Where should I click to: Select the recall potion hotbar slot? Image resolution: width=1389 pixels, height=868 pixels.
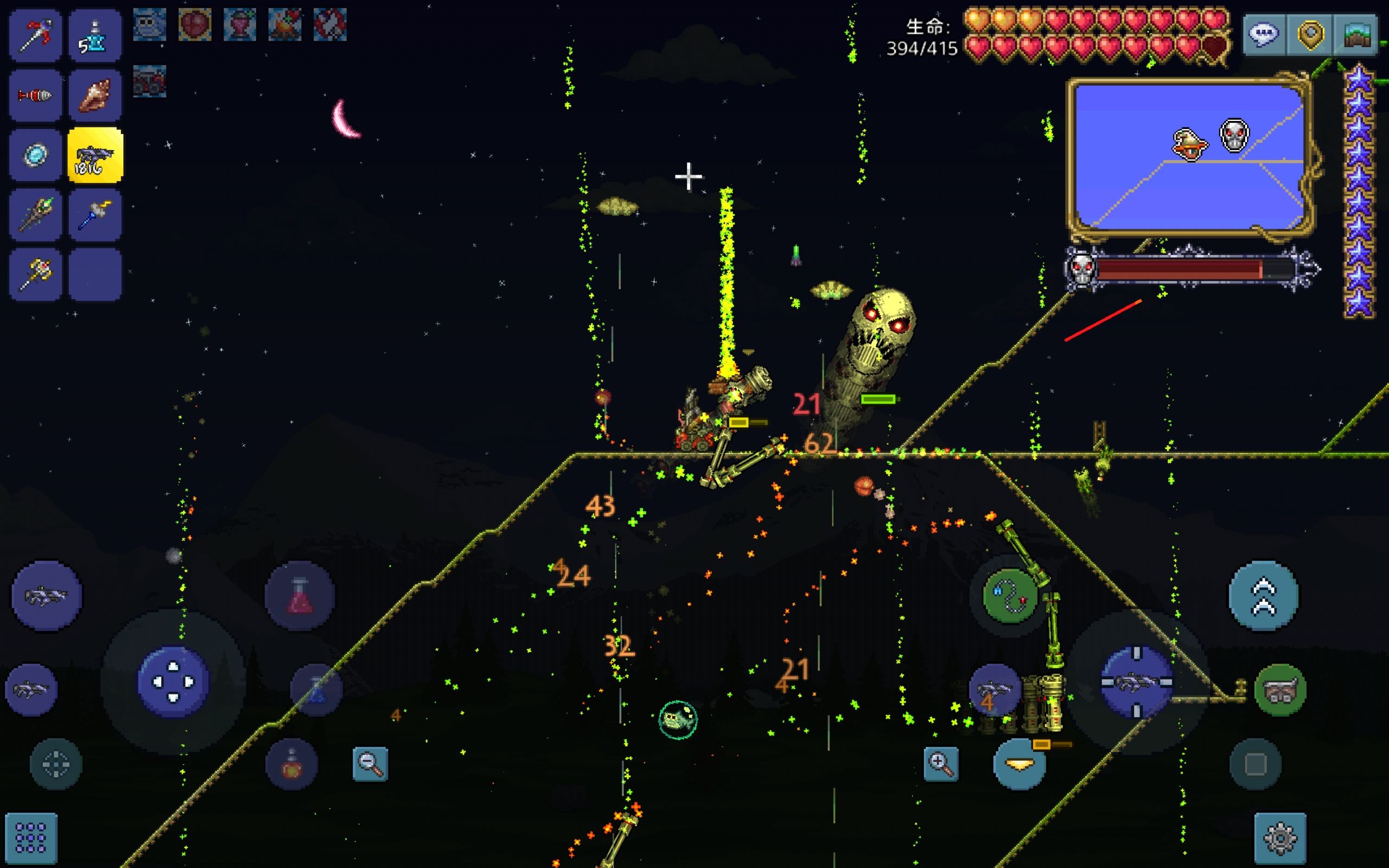point(95,36)
